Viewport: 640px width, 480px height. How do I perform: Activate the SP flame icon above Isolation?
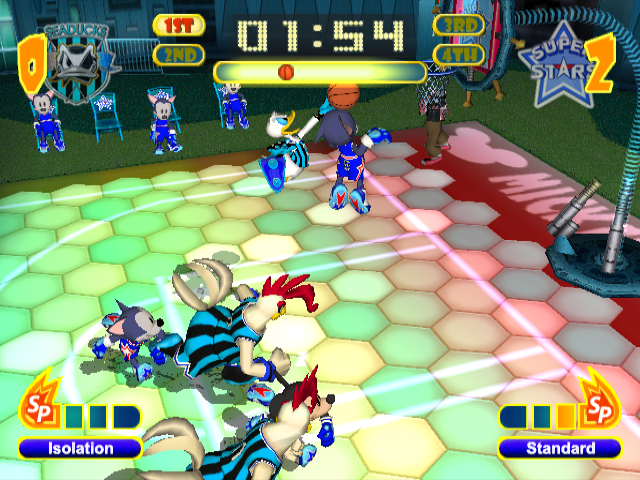coord(38,402)
